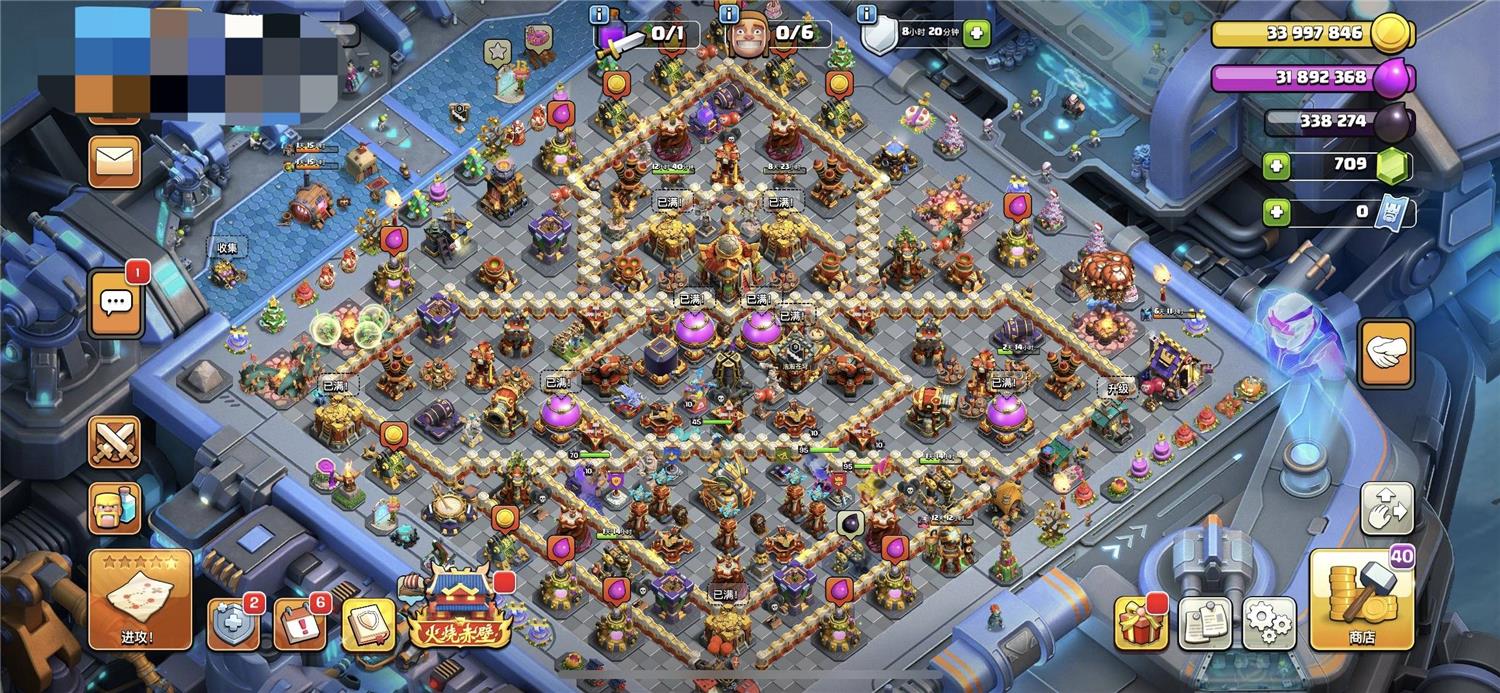Open the barbarian army training menu
The height and width of the screenshot is (693, 1500).
tap(114, 509)
